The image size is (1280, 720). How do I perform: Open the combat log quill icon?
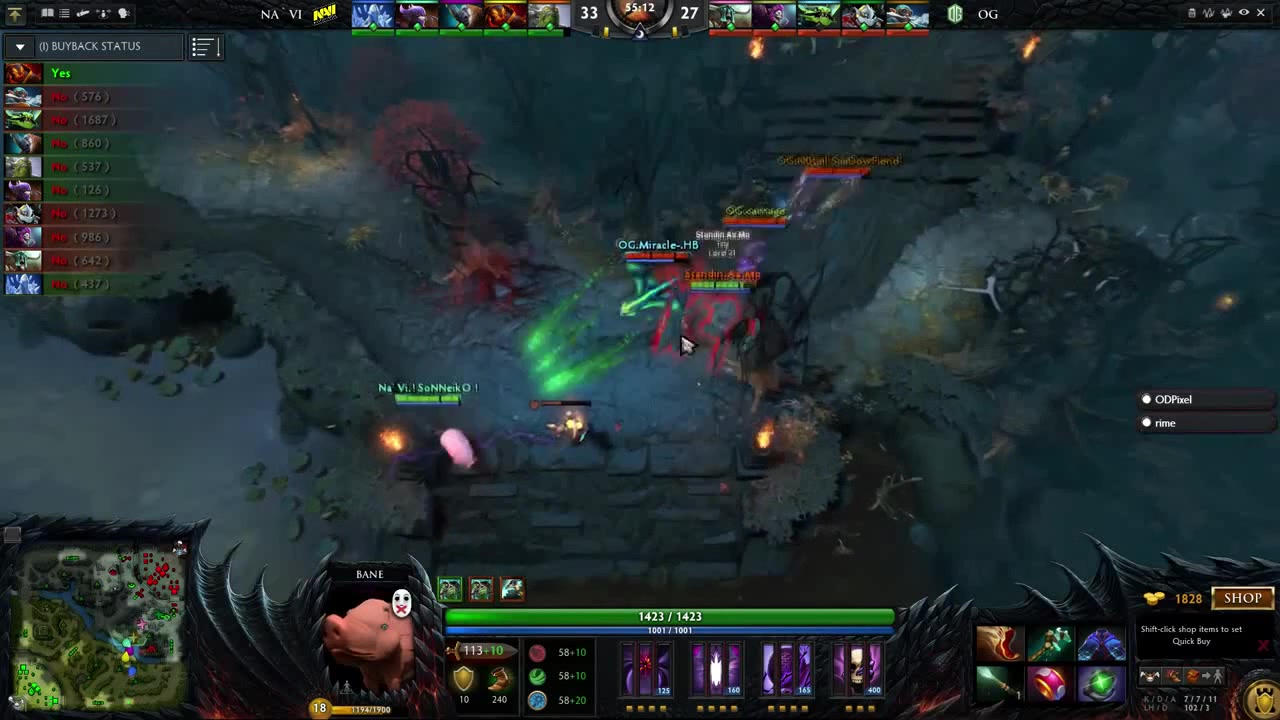click(82, 13)
